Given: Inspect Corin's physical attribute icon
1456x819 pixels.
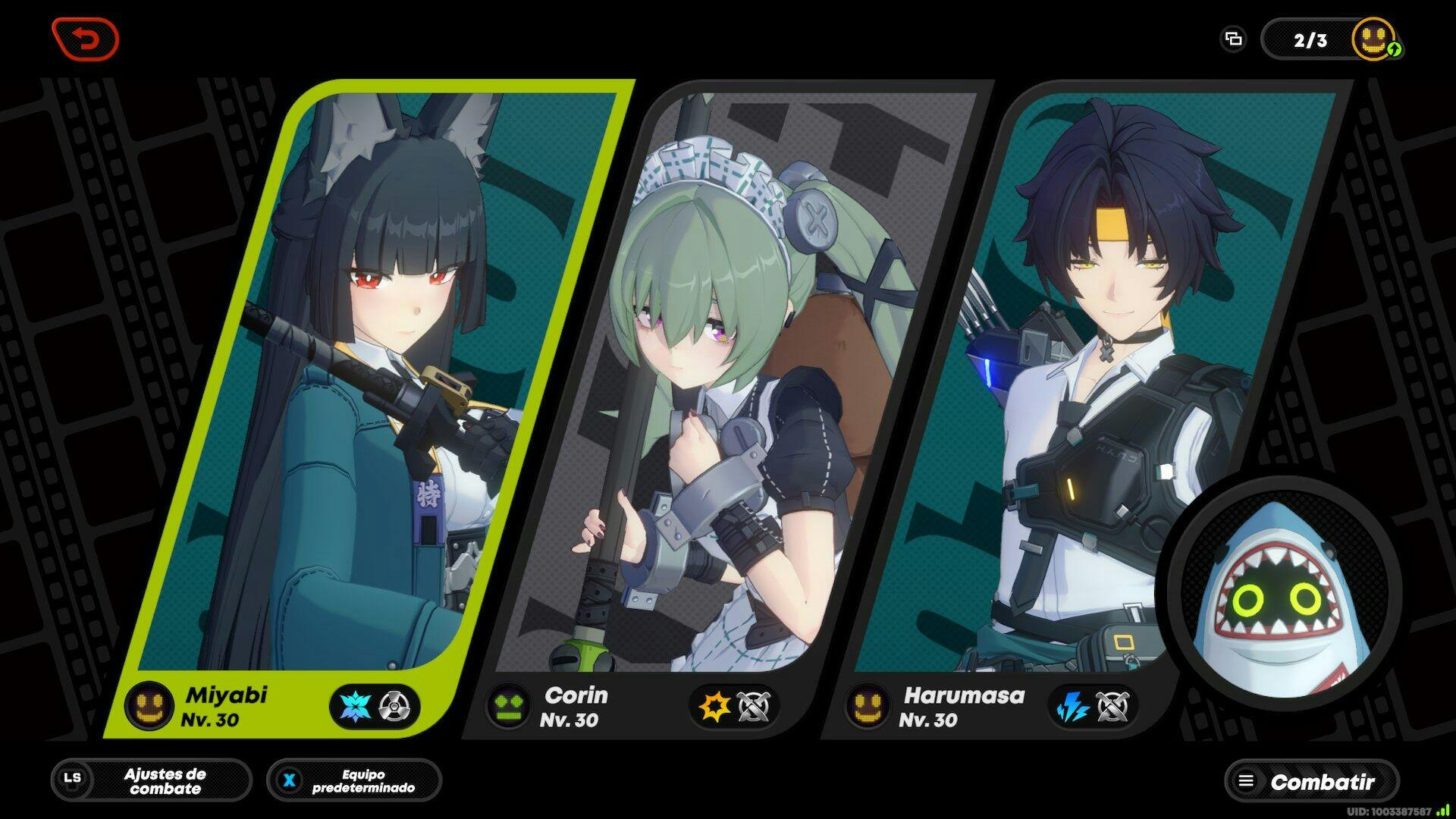Looking at the screenshot, I should point(714,707).
